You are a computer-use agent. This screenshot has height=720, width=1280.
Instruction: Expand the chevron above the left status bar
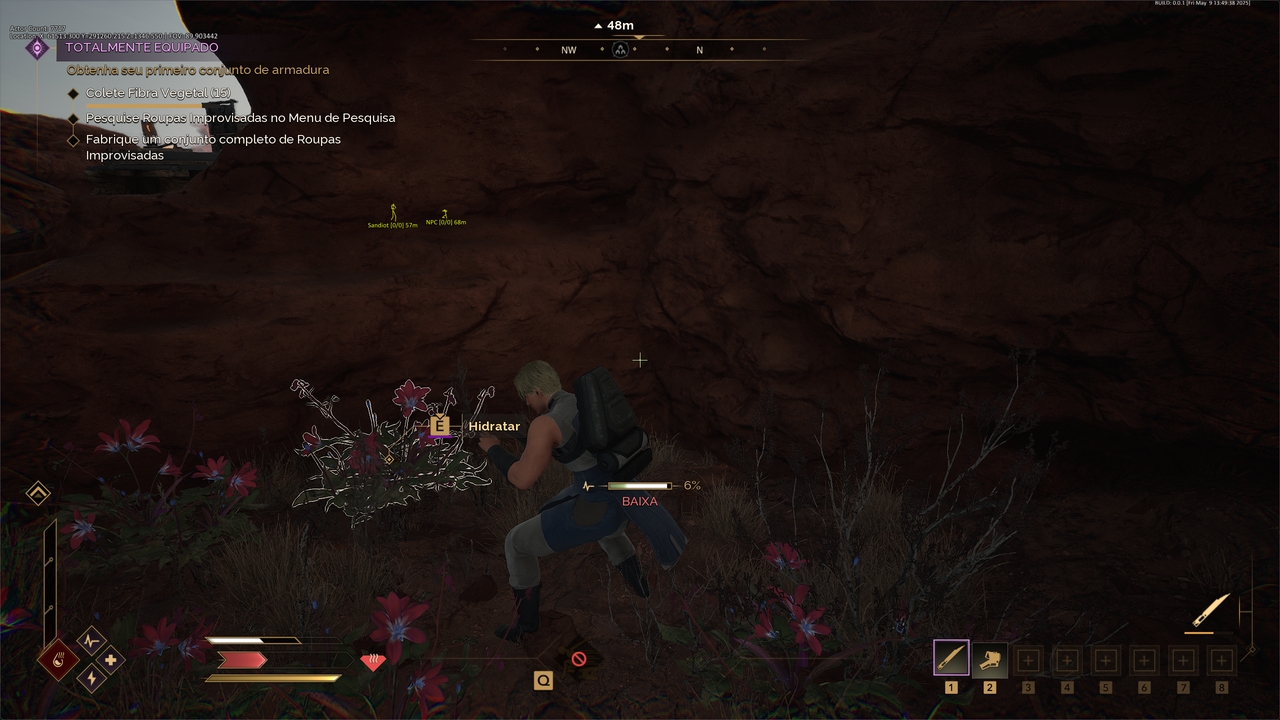(37, 493)
